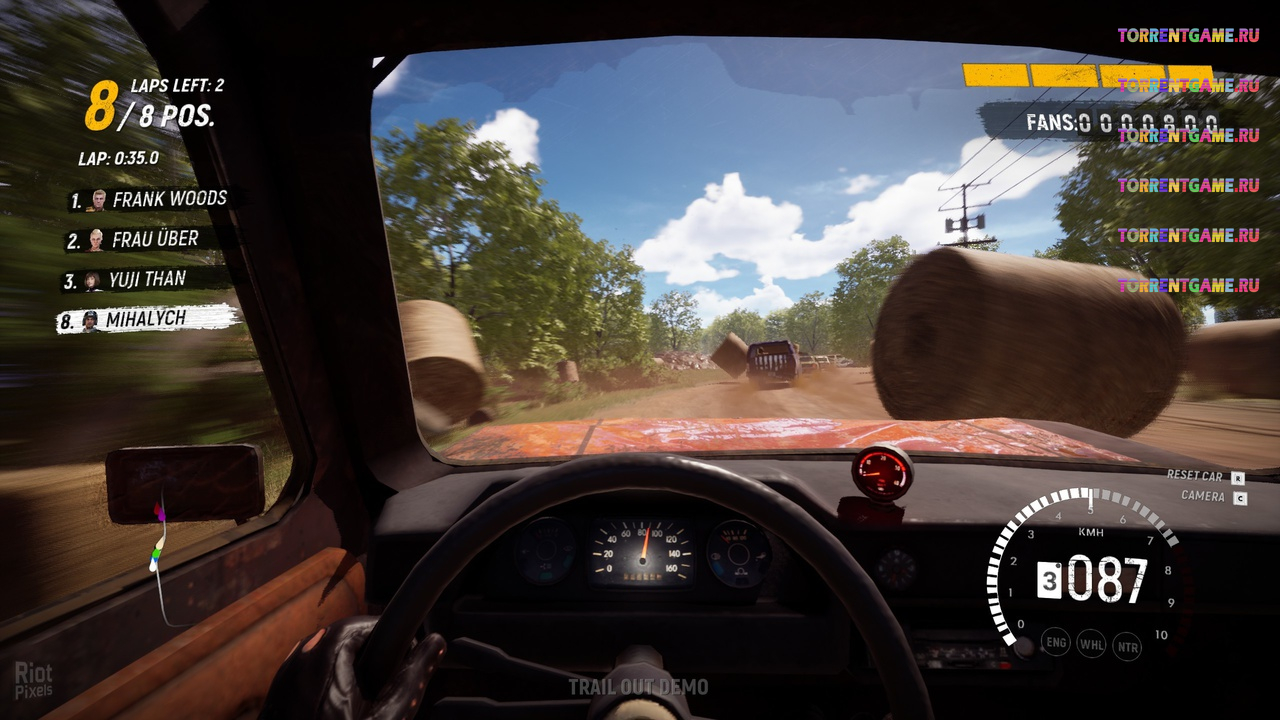Click the ENG engine status icon
Viewport: 1280px width, 720px height.
click(1056, 641)
